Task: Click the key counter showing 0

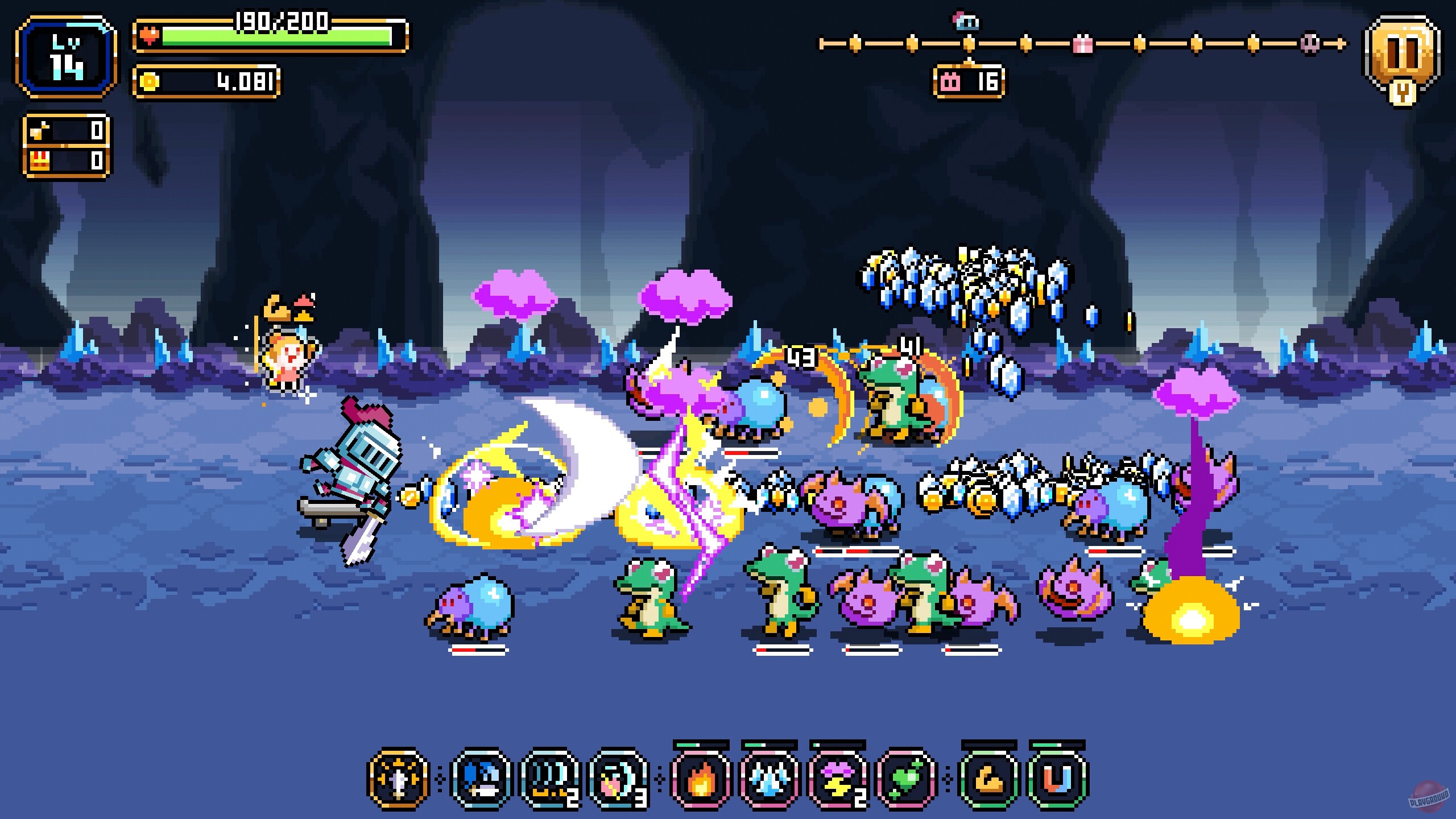Action: coord(65,131)
